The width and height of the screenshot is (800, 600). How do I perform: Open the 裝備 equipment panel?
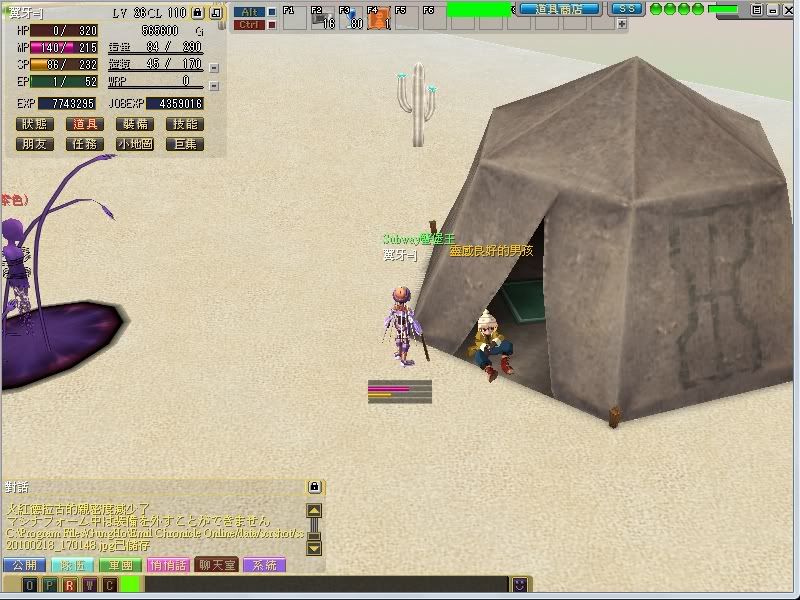pos(135,125)
